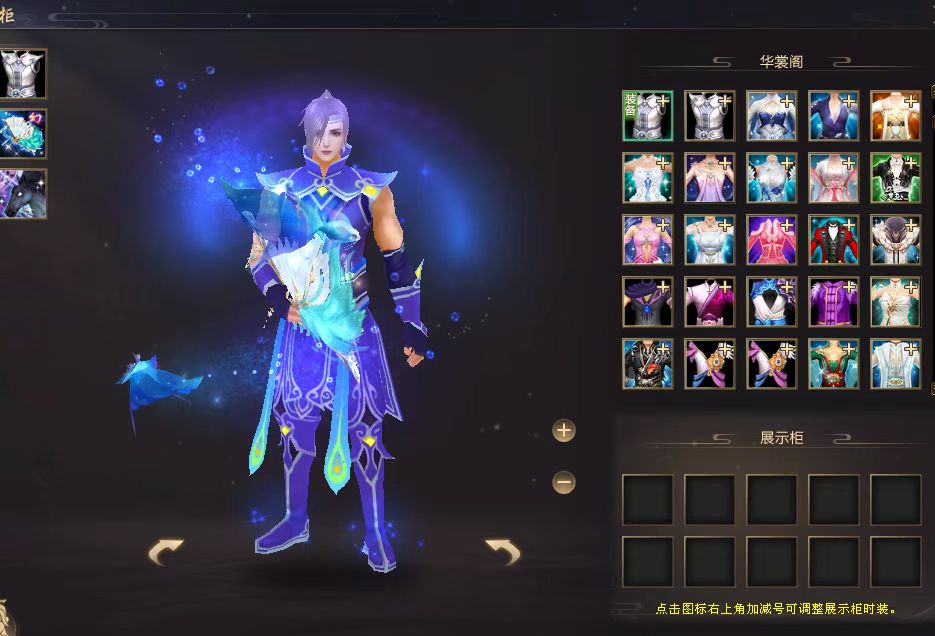Choose the red and black coat costume
Screen dimensions: 935x636
pyautogui.click(x=834, y=240)
